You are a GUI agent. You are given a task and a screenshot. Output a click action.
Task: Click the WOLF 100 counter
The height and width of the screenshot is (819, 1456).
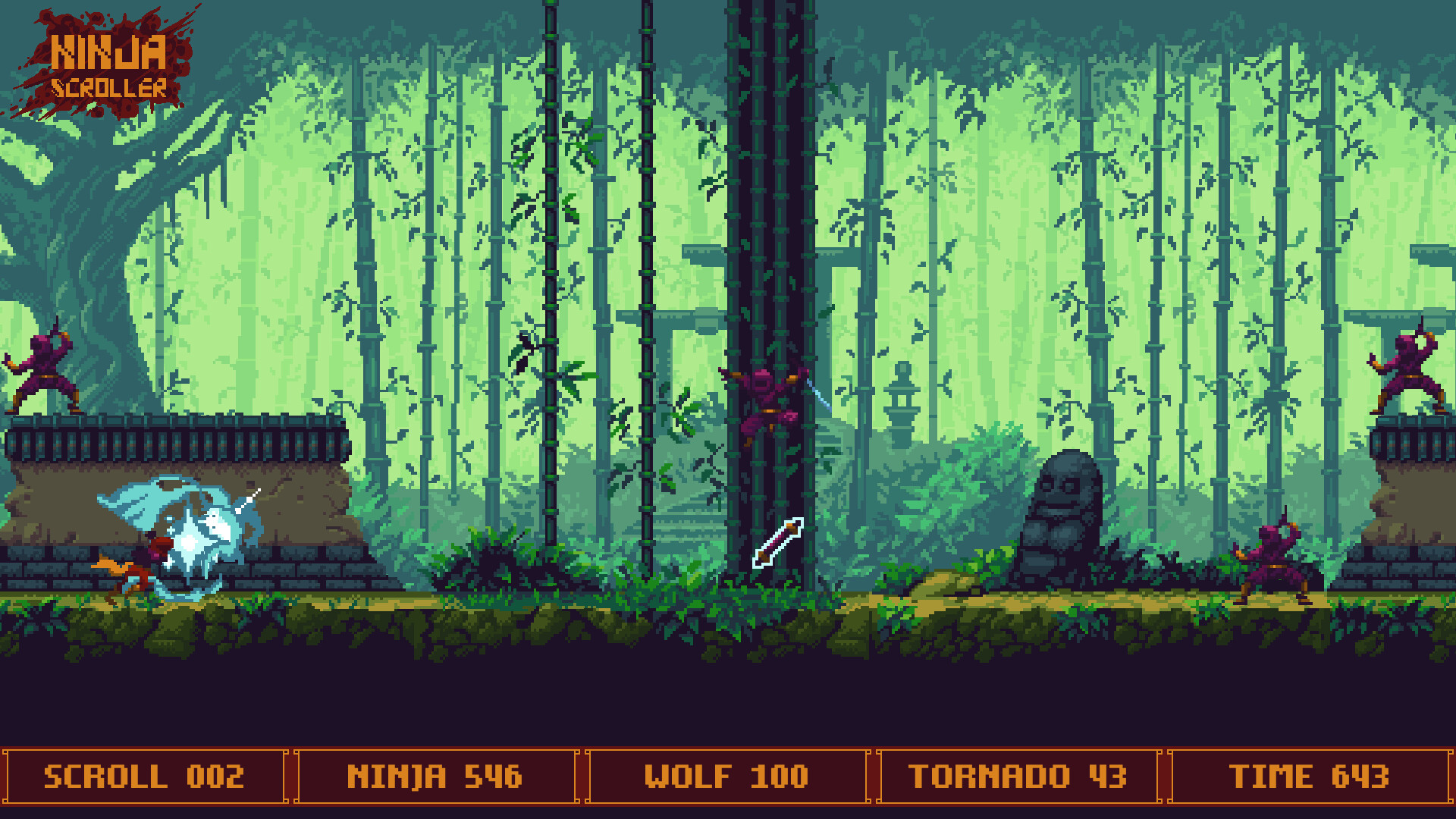(726, 775)
